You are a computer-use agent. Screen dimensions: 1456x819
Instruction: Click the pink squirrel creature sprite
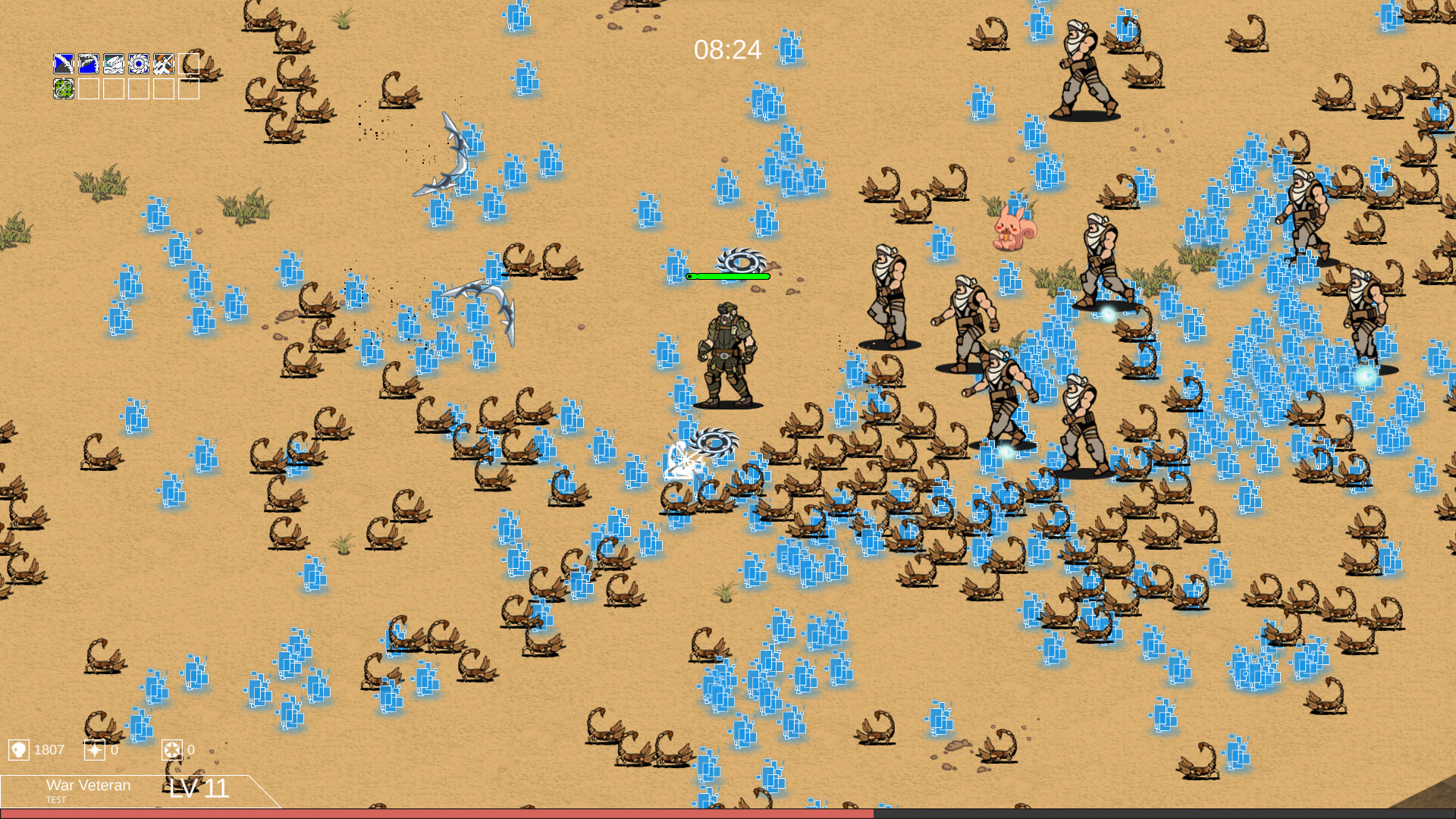(x=1014, y=227)
